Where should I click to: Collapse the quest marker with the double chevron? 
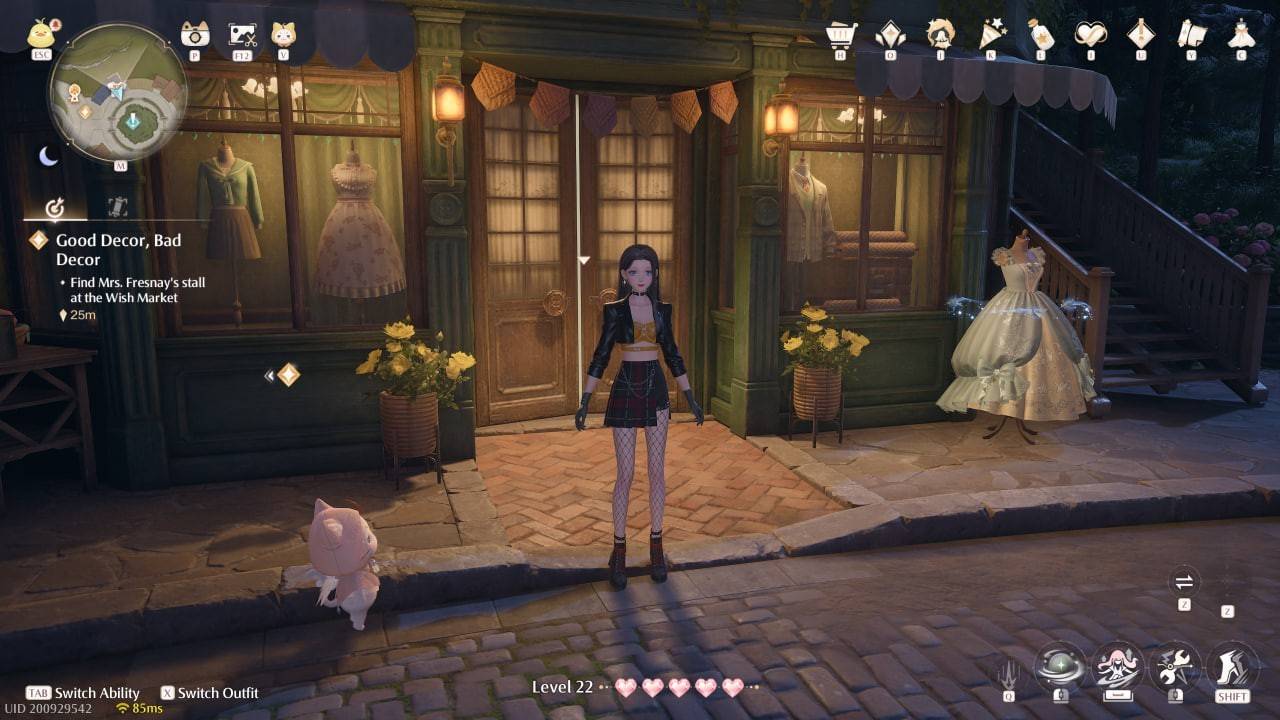(x=270, y=374)
